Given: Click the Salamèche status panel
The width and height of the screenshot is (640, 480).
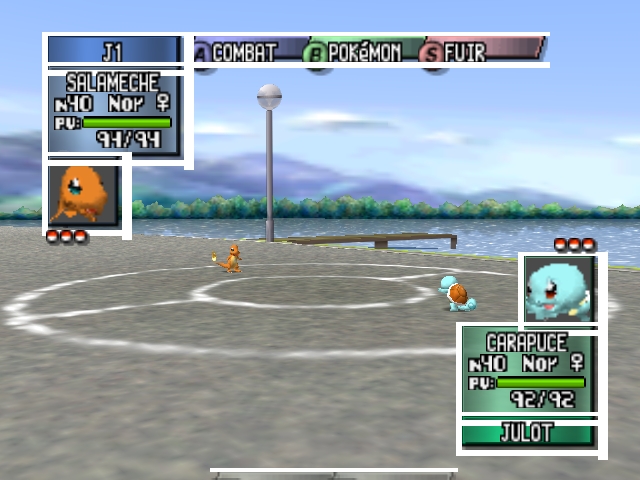Looking at the screenshot, I should pyautogui.click(x=114, y=112).
